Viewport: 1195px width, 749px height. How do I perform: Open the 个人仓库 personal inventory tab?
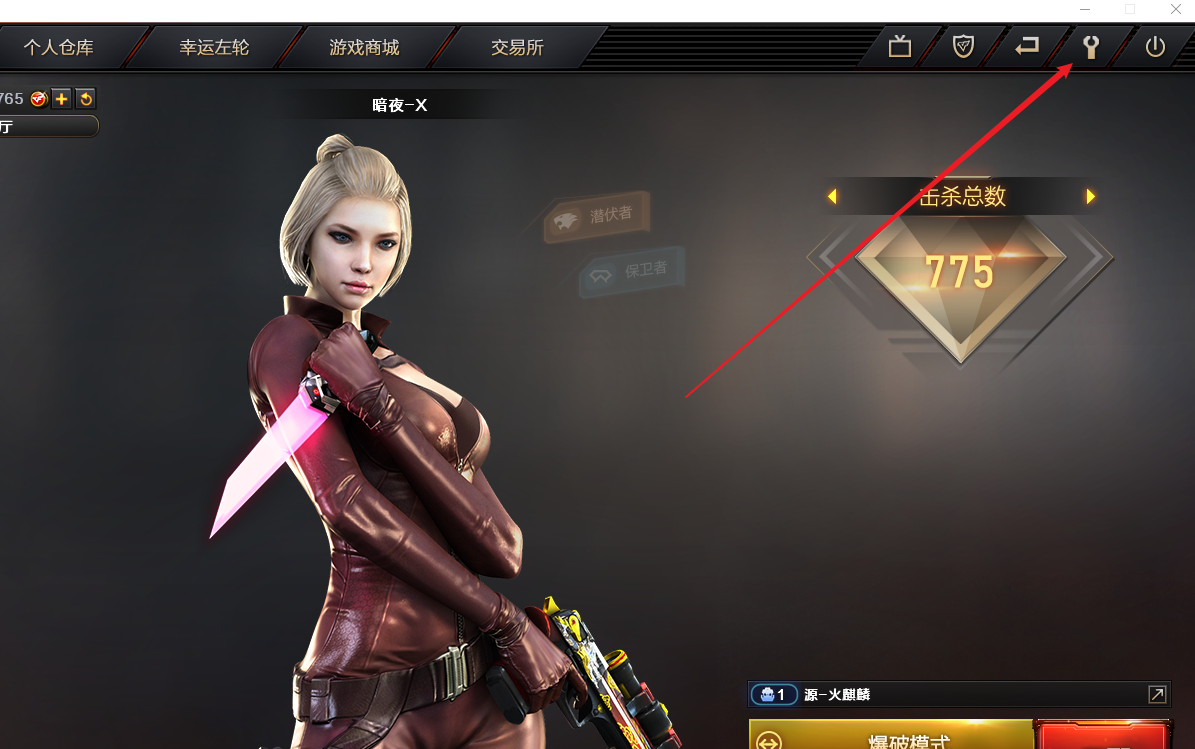(58, 47)
